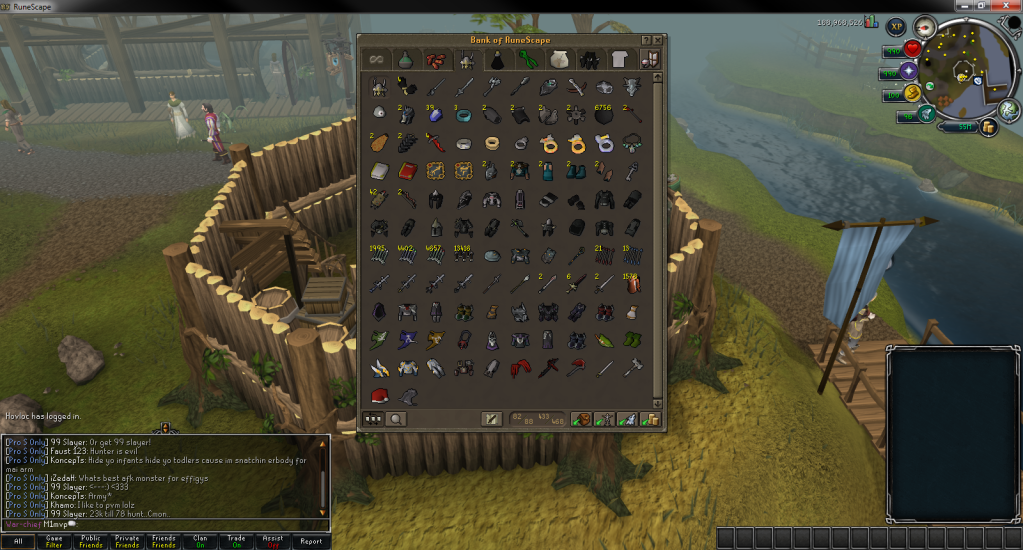Click the minimap
Image resolution: width=1023 pixels, height=550 pixels.
(x=961, y=73)
